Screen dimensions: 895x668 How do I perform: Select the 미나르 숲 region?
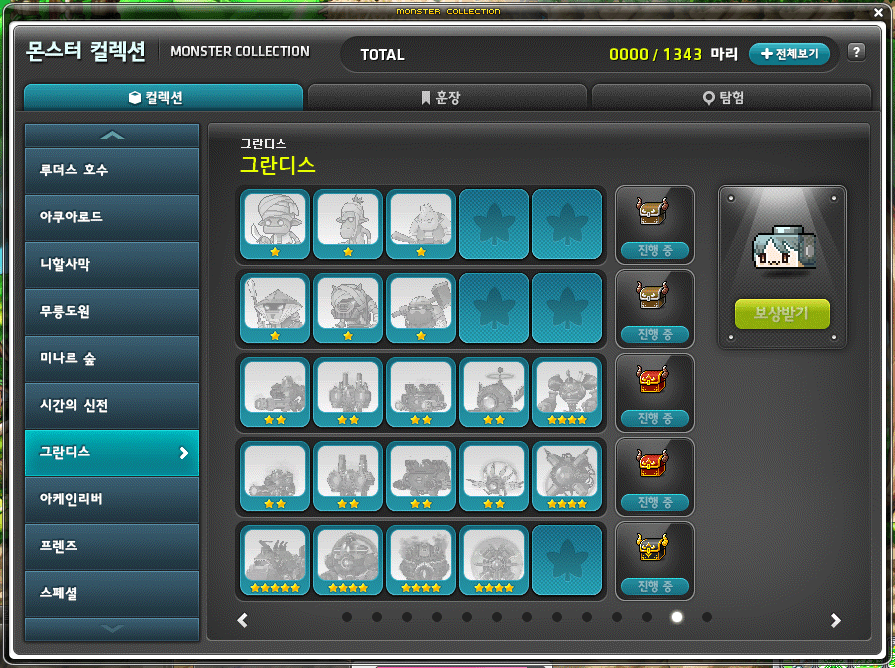[x=112, y=358]
